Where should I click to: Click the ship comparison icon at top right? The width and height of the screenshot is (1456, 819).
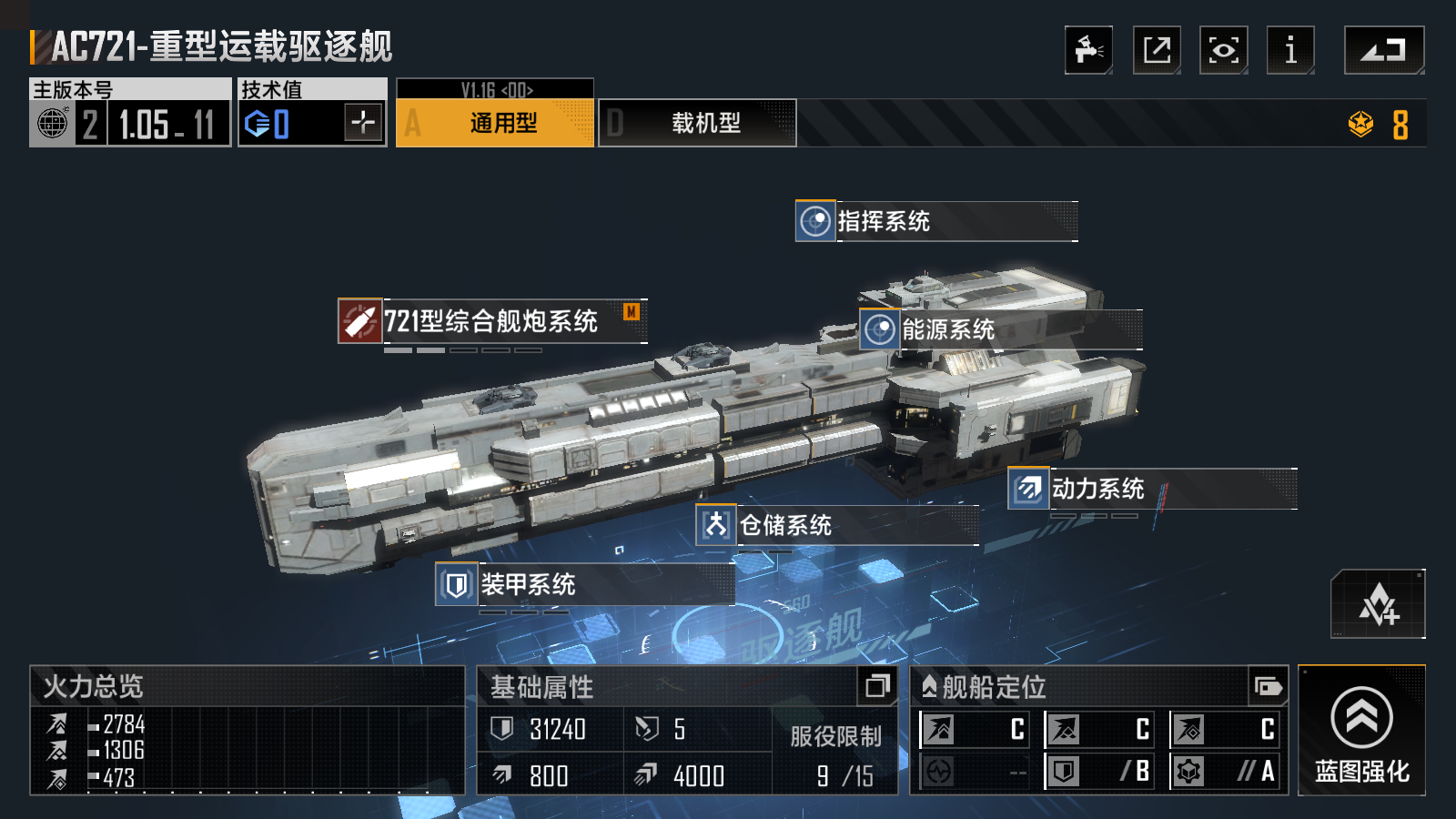[x=1385, y=50]
